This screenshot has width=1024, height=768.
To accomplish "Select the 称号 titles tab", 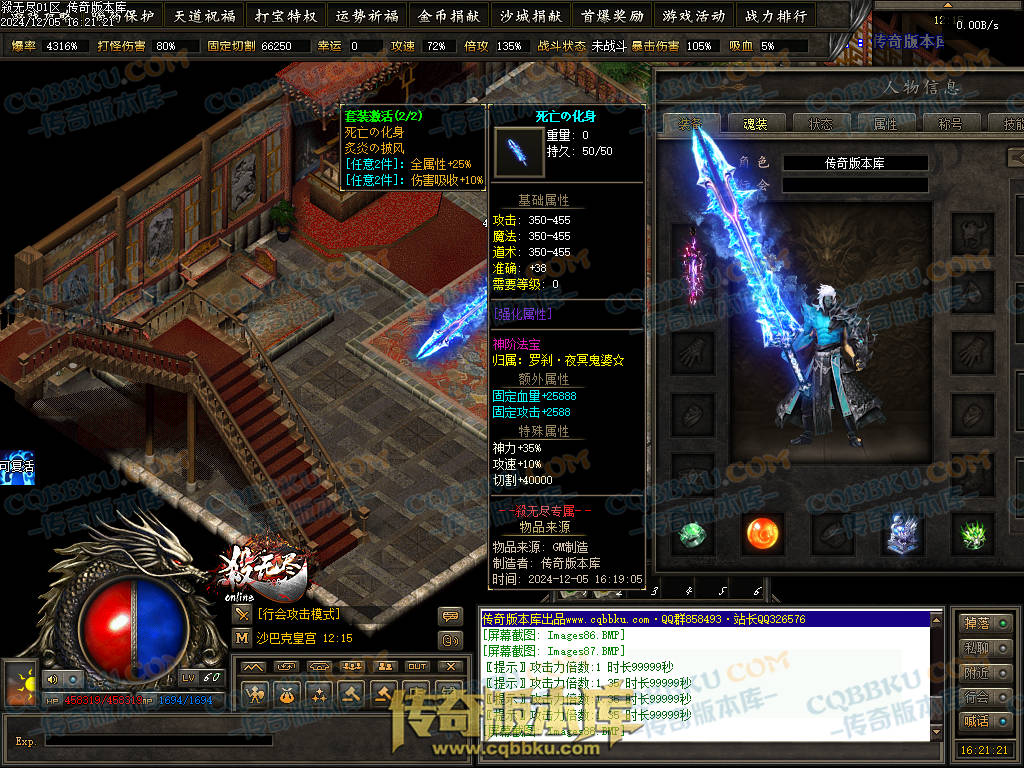I will click(950, 124).
